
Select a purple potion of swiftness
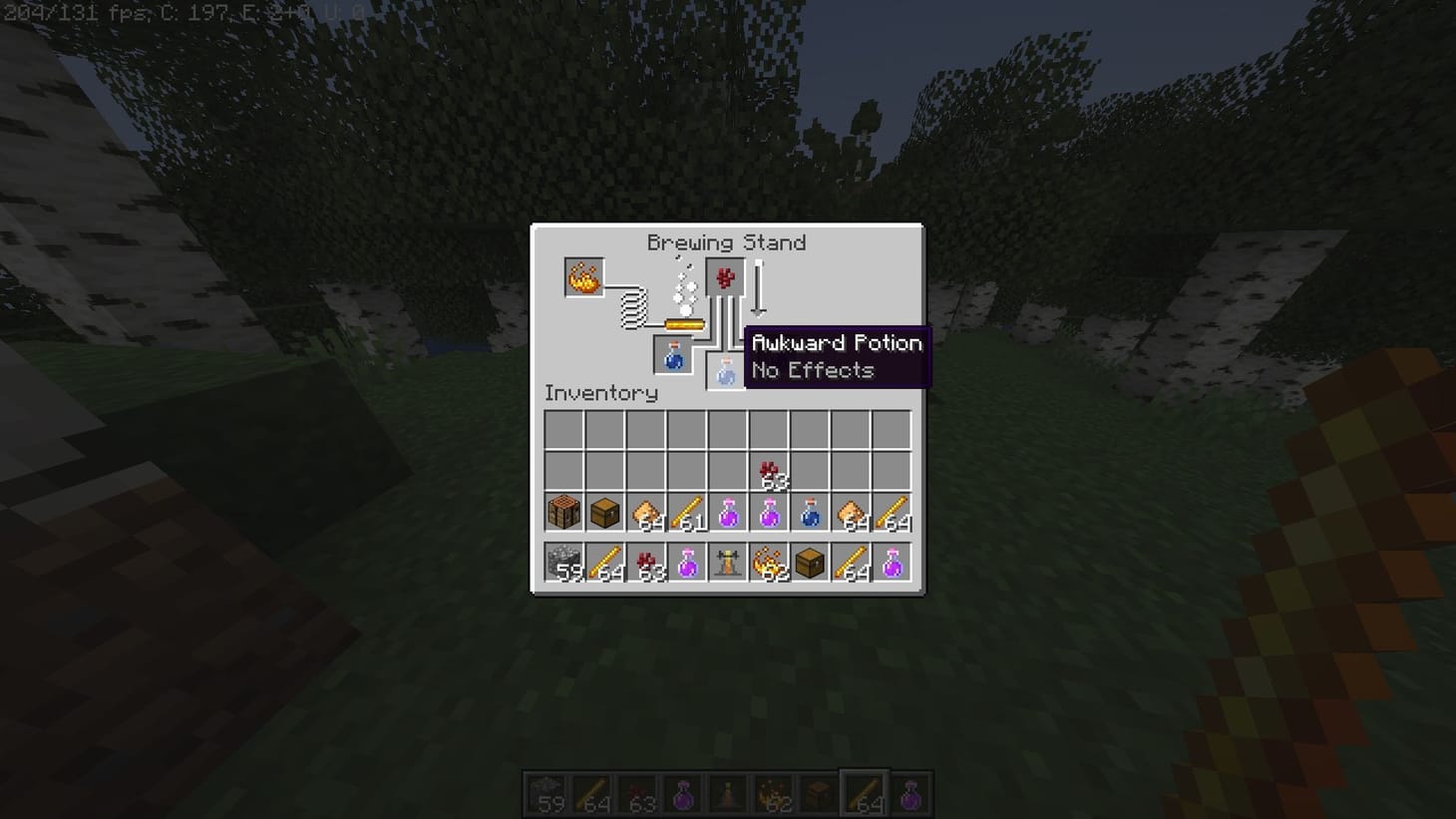tap(726, 511)
